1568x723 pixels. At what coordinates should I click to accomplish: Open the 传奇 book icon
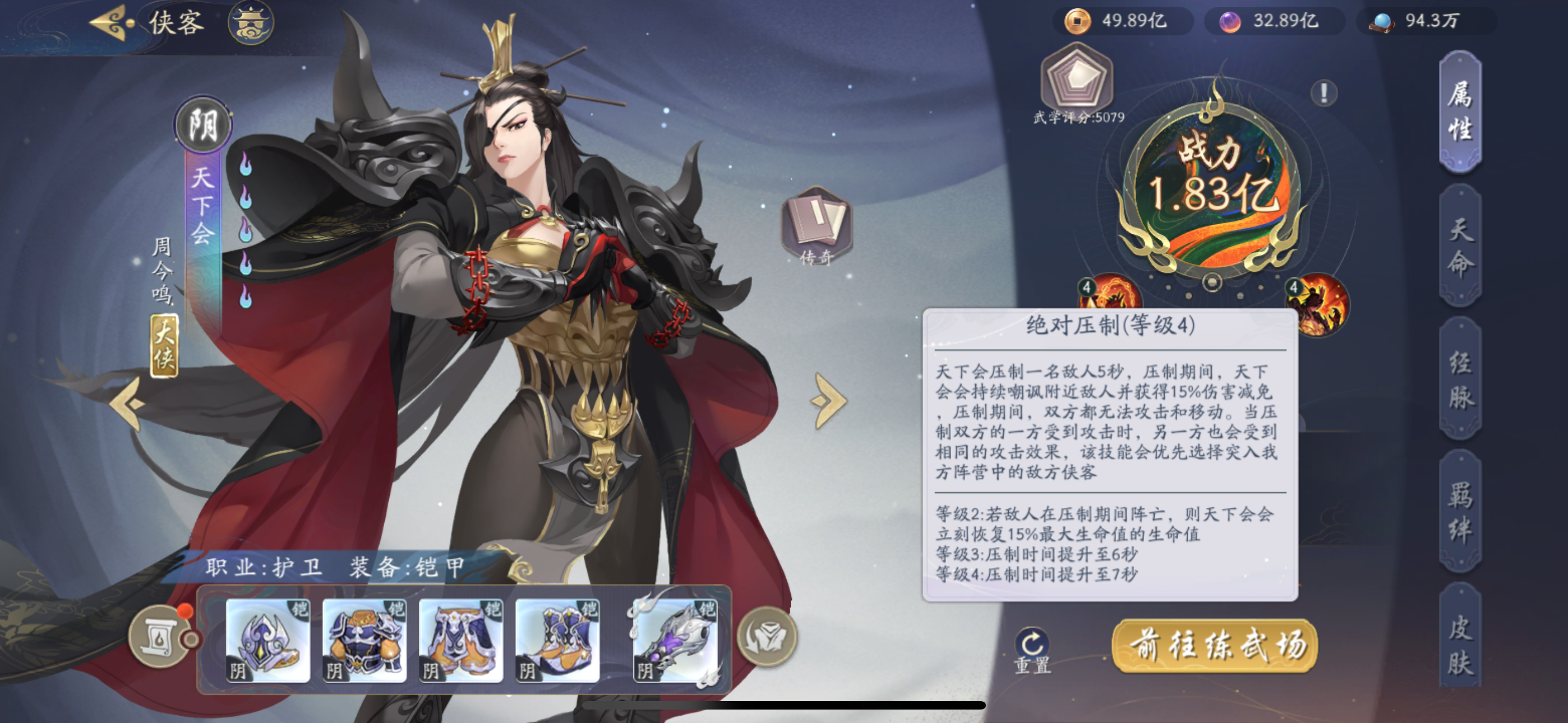tap(817, 225)
